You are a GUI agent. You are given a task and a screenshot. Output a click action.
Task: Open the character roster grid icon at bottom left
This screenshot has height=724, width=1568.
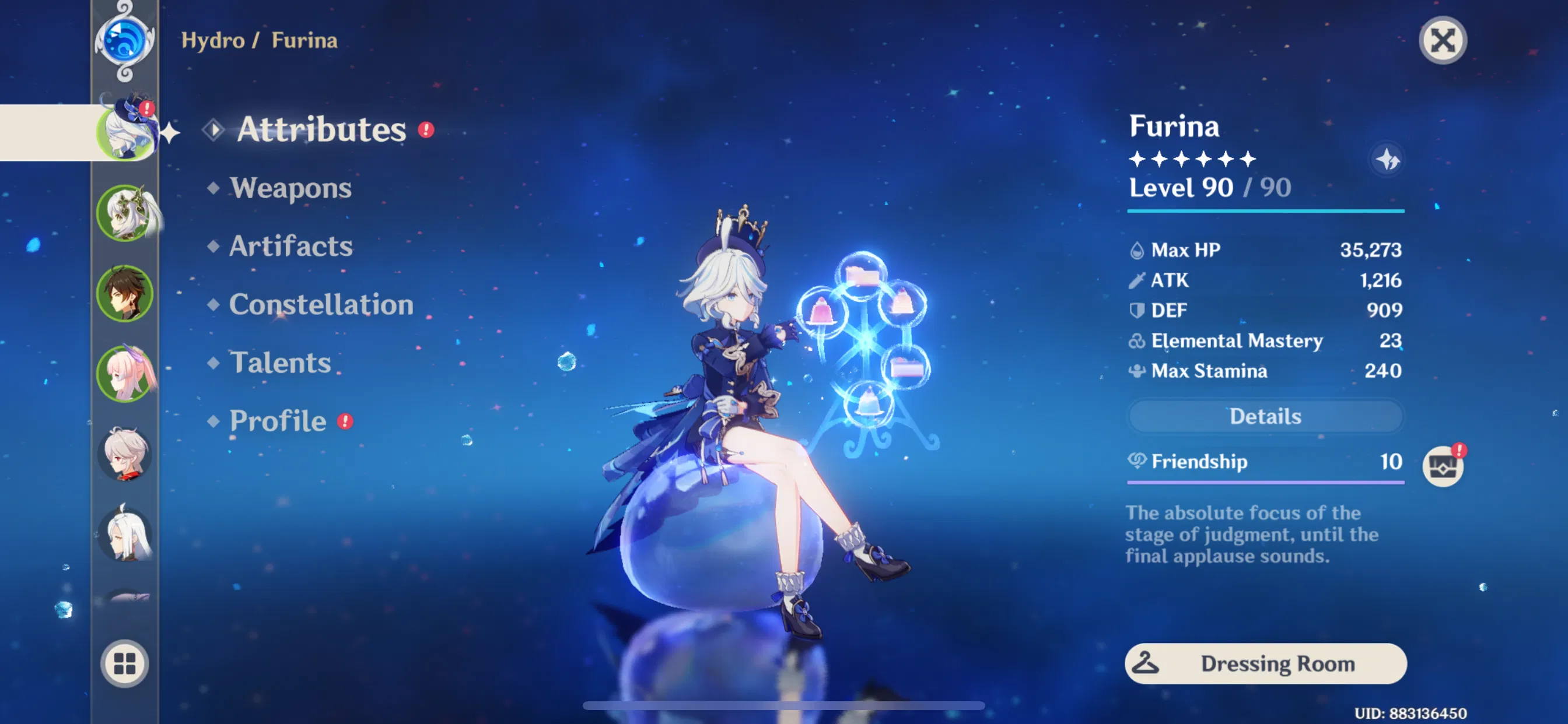pyautogui.click(x=126, y=665)
